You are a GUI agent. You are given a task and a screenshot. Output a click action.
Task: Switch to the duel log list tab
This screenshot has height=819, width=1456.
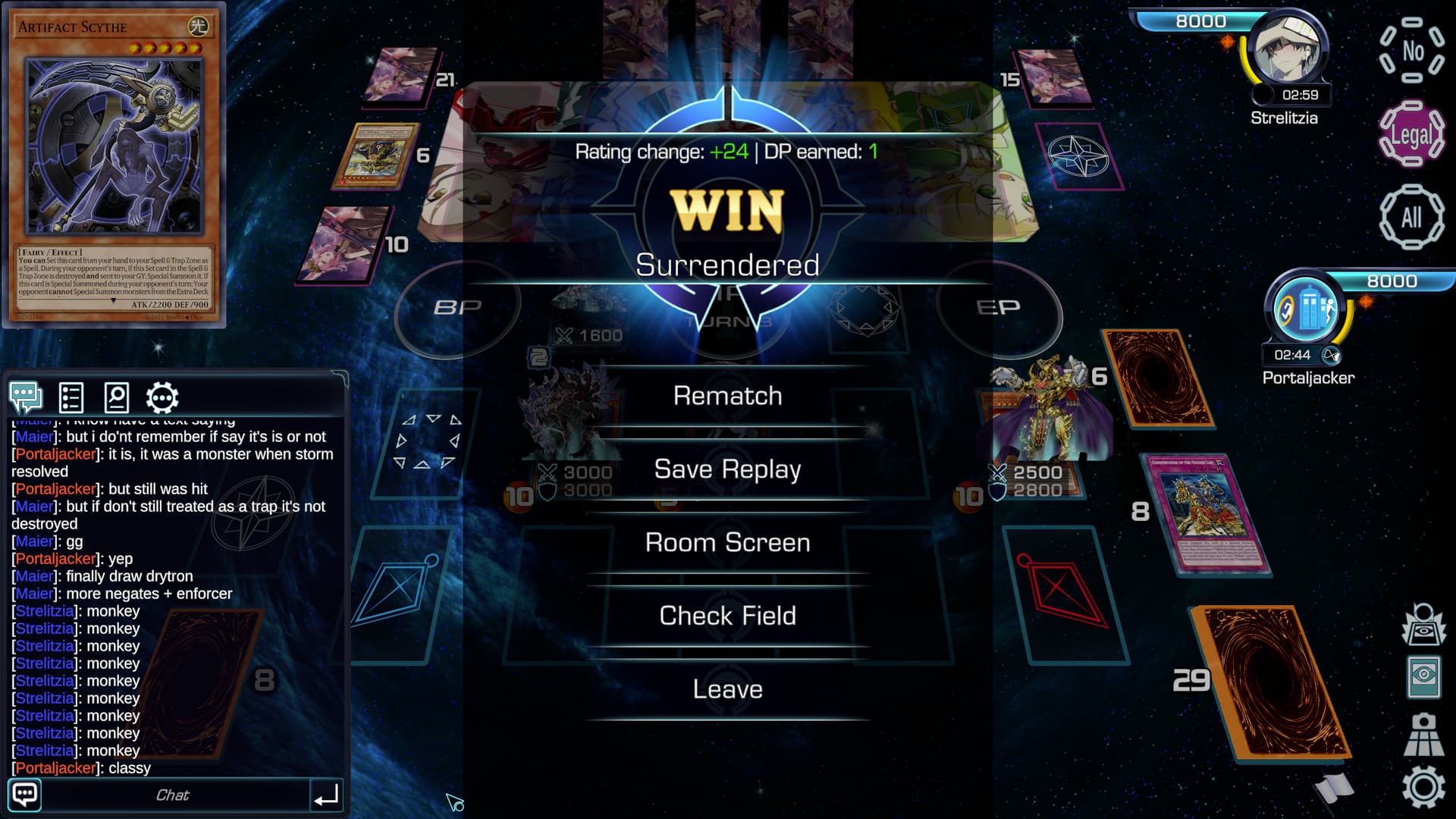click(71, 397)
